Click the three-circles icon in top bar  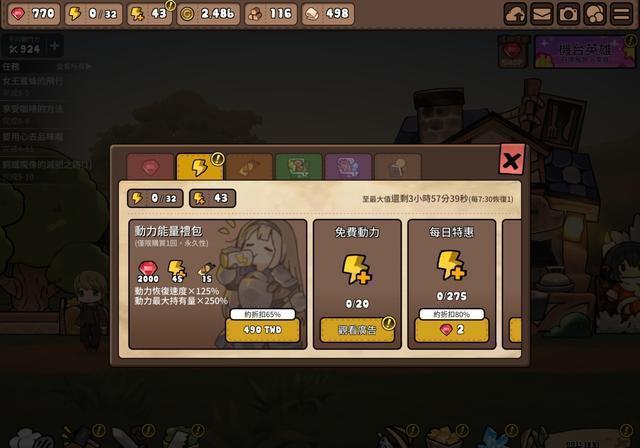pos(594,14)
